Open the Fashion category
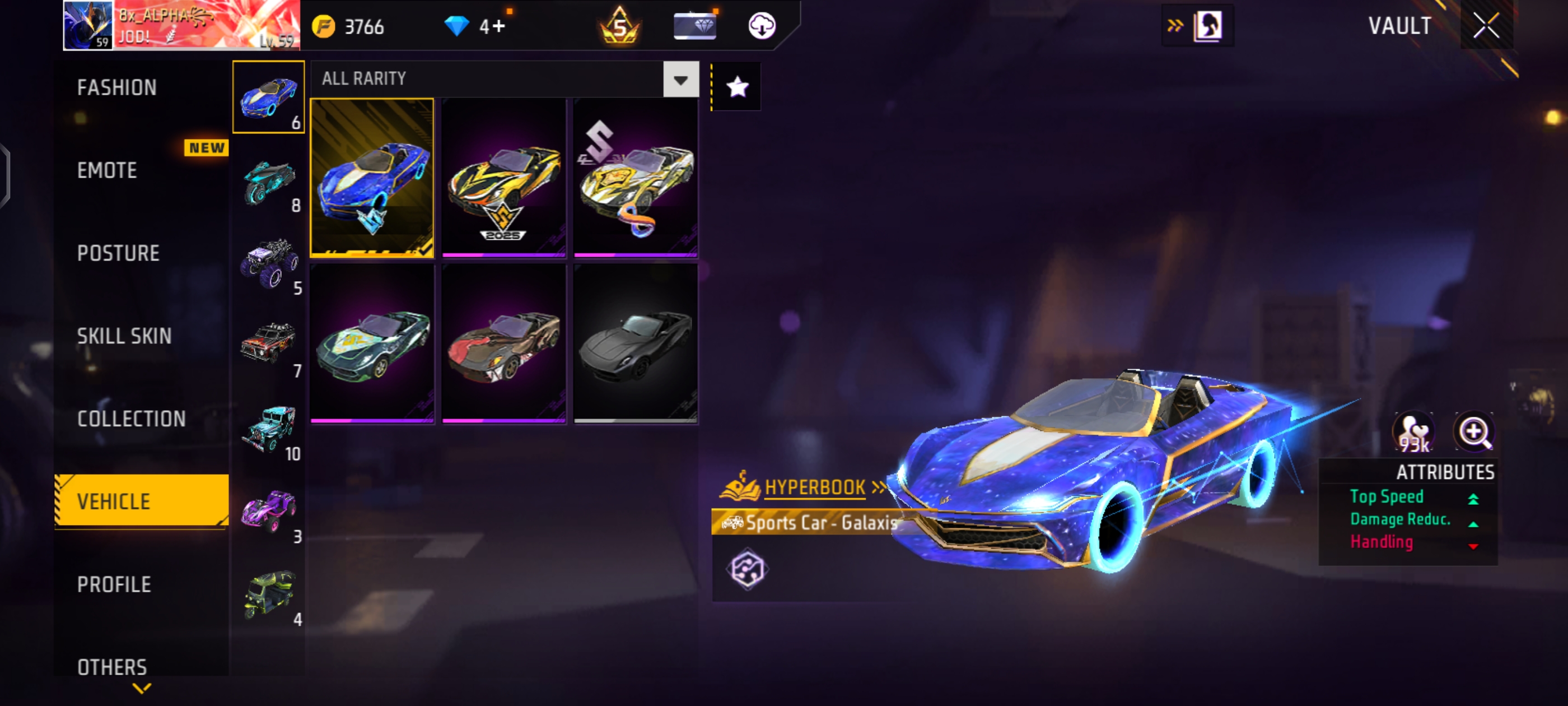Screen dimensions: 1568x706 coord(117,88)
